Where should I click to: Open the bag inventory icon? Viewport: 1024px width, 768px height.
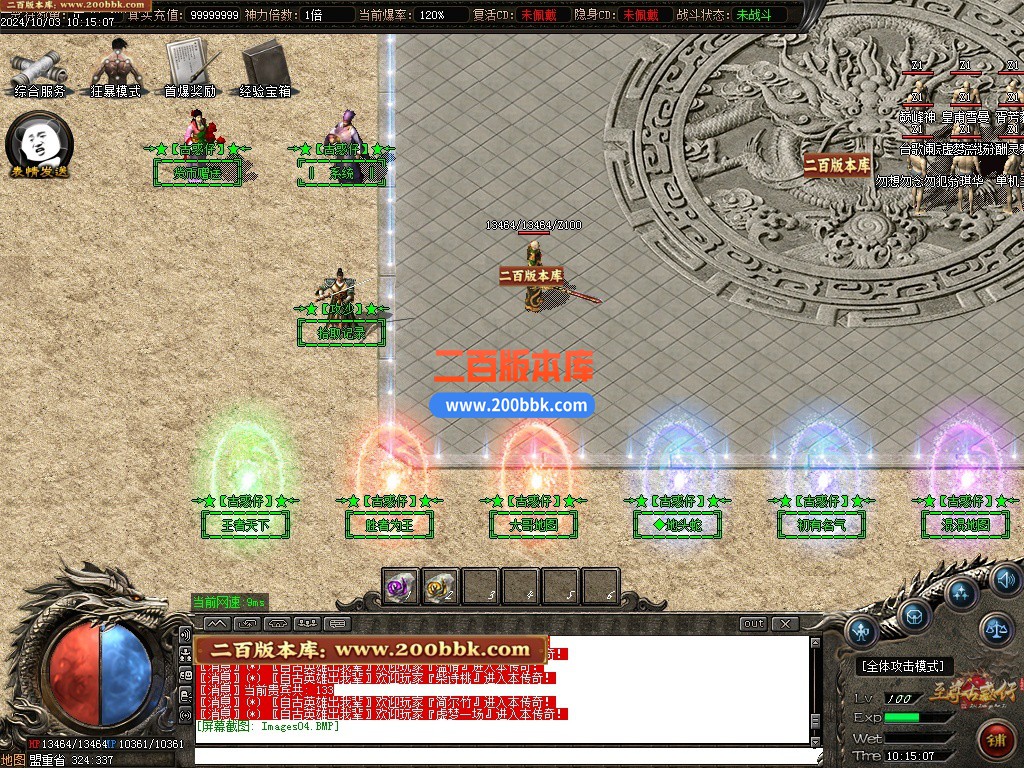tap(914, 615)
